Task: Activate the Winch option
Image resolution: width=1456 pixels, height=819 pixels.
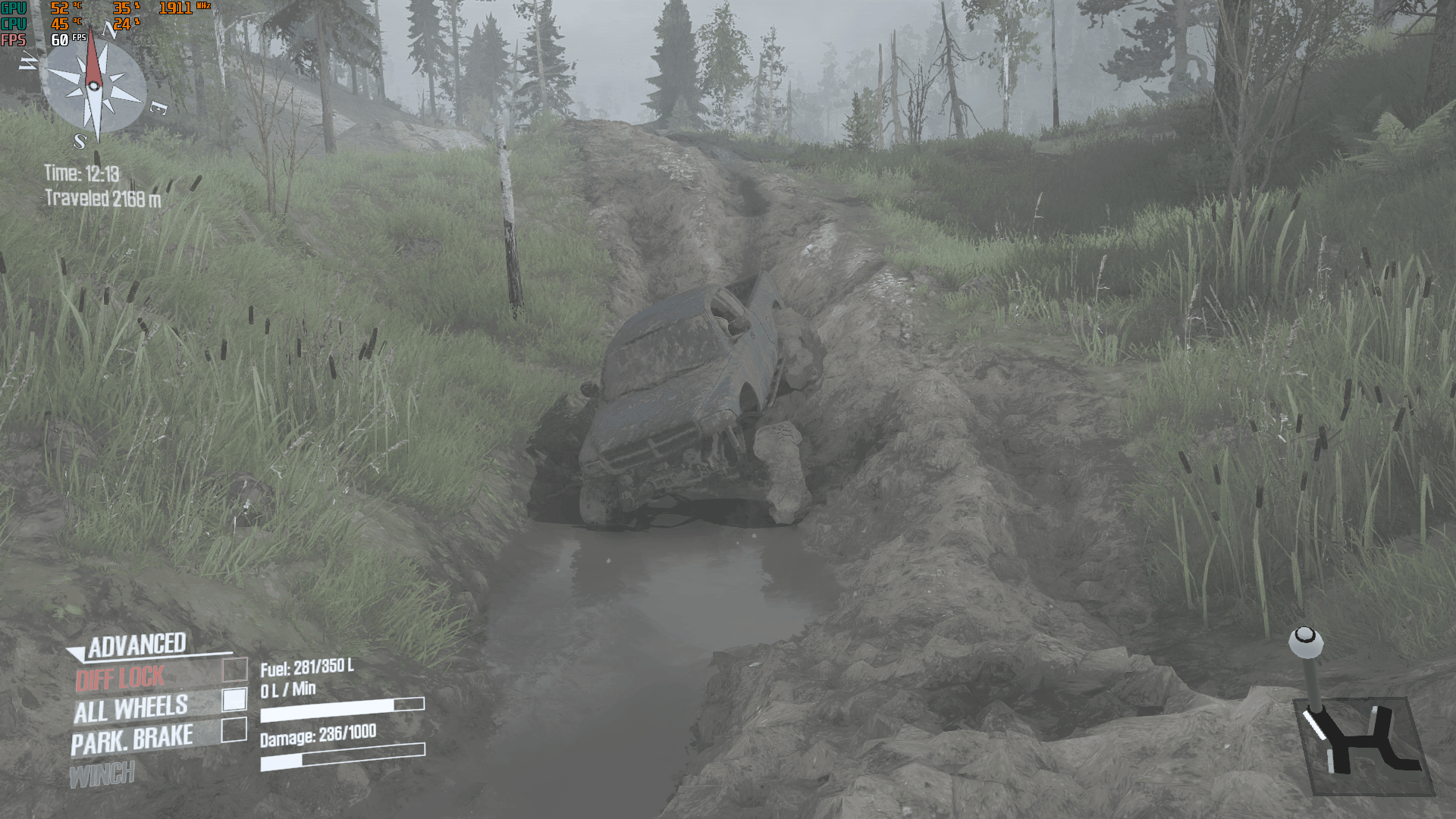Action: click(102, 775)
